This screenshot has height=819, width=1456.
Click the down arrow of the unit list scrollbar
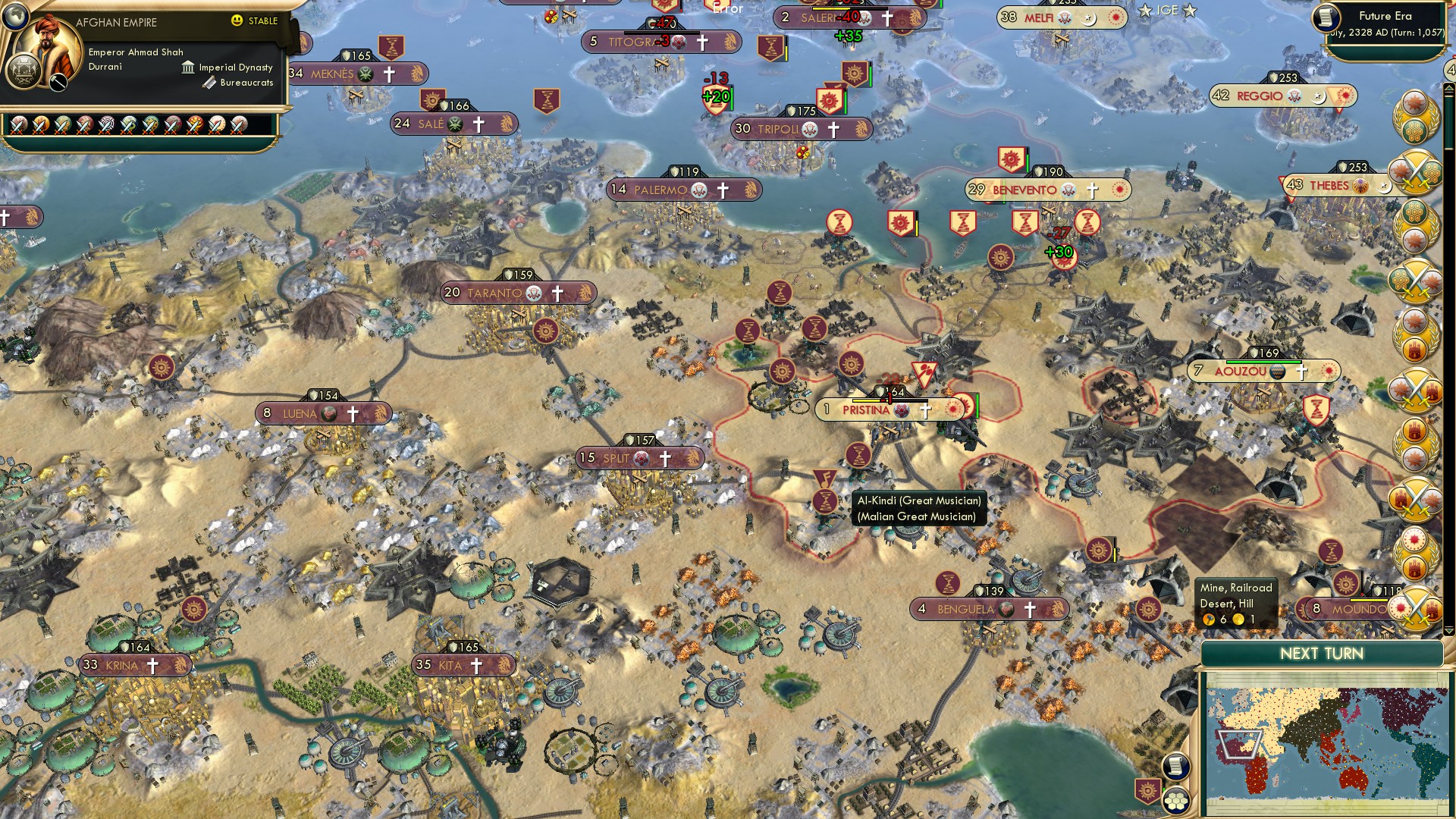point(1449,630)
